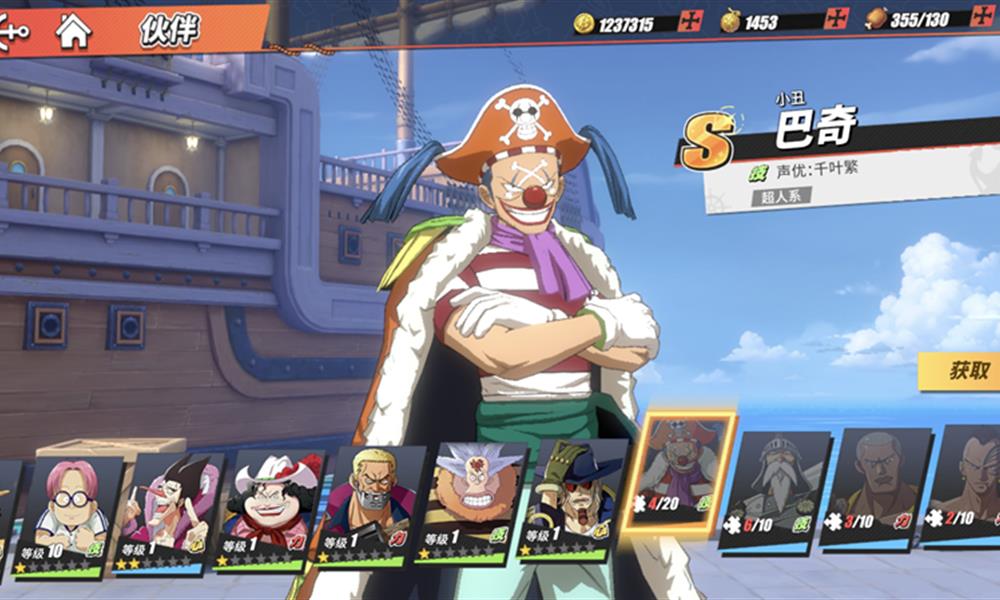Go to the home screen via house icon
The width and height of the screenshot is (1000, 600).
point(73,31)
